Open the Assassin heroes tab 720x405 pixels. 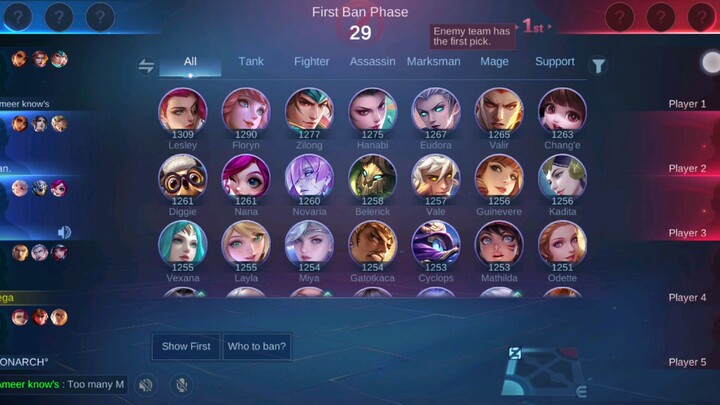pos(372,62)
